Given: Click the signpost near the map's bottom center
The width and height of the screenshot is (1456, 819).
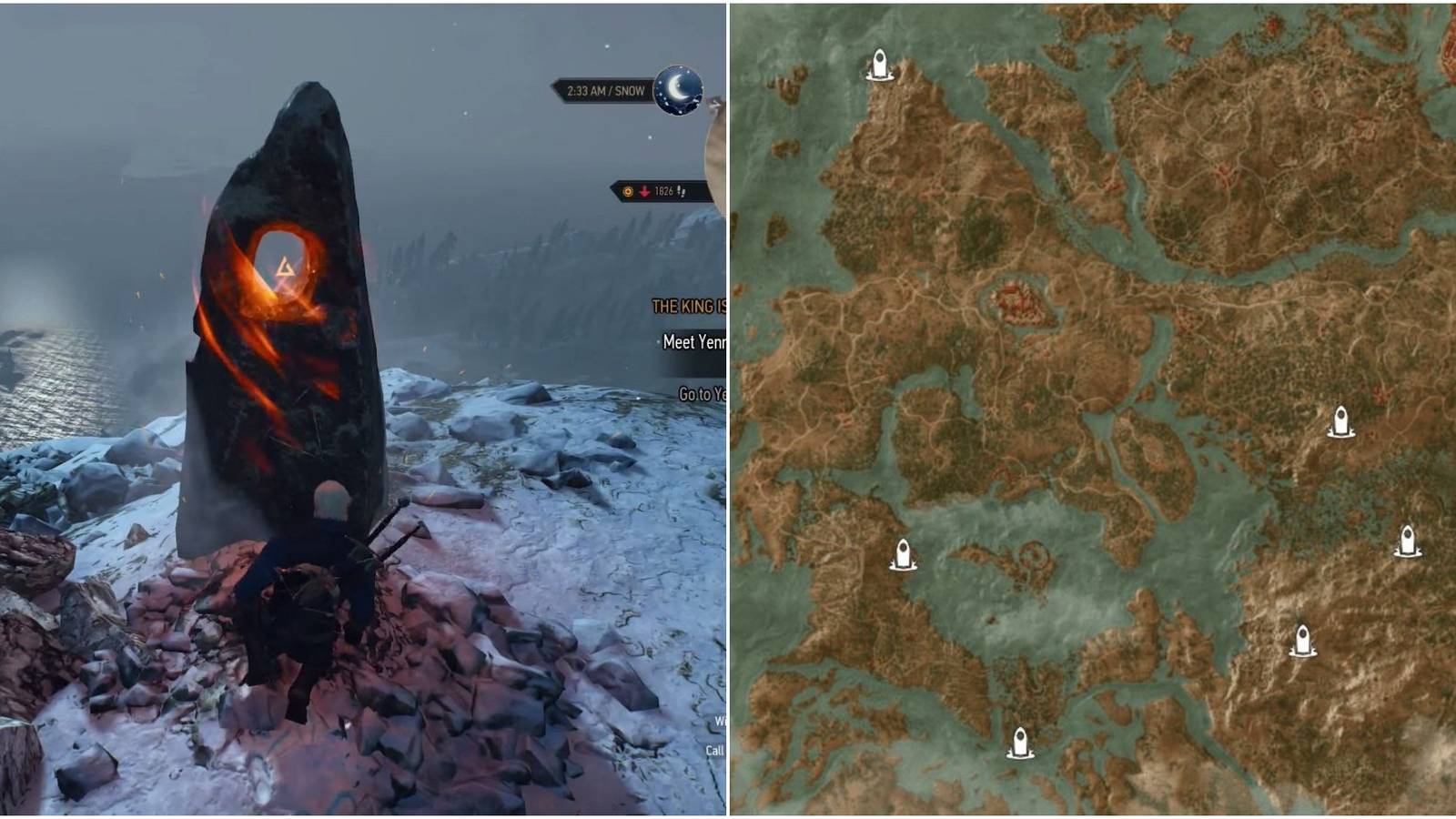Looking at the screenshot, I should coord(1019,742).
